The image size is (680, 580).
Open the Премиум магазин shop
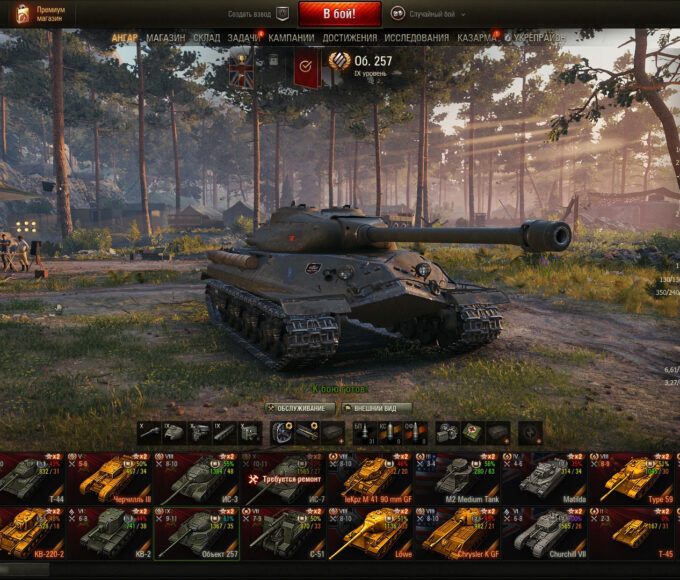41,14
